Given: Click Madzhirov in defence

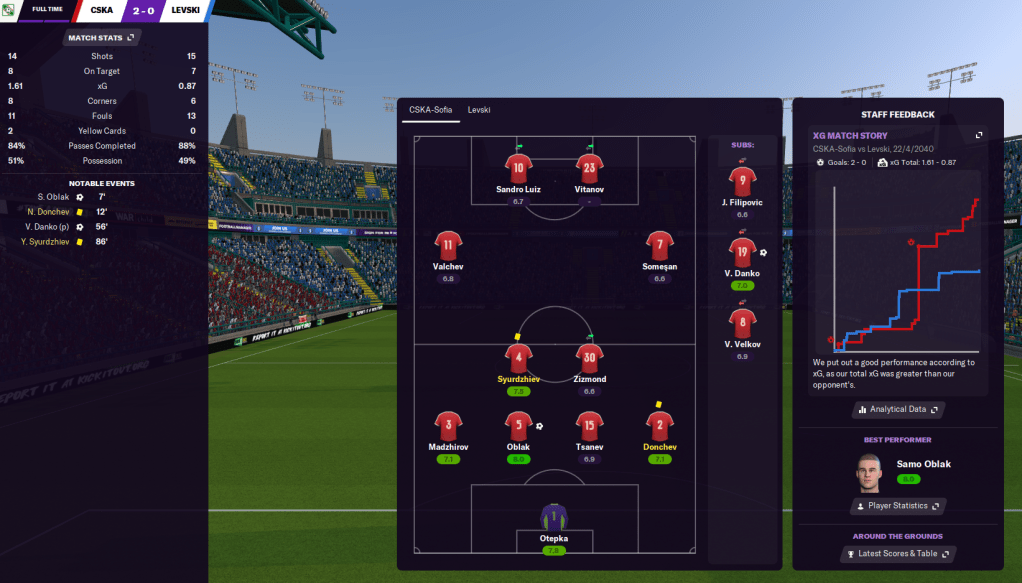Looking at the screenshot, I should 448,424.
